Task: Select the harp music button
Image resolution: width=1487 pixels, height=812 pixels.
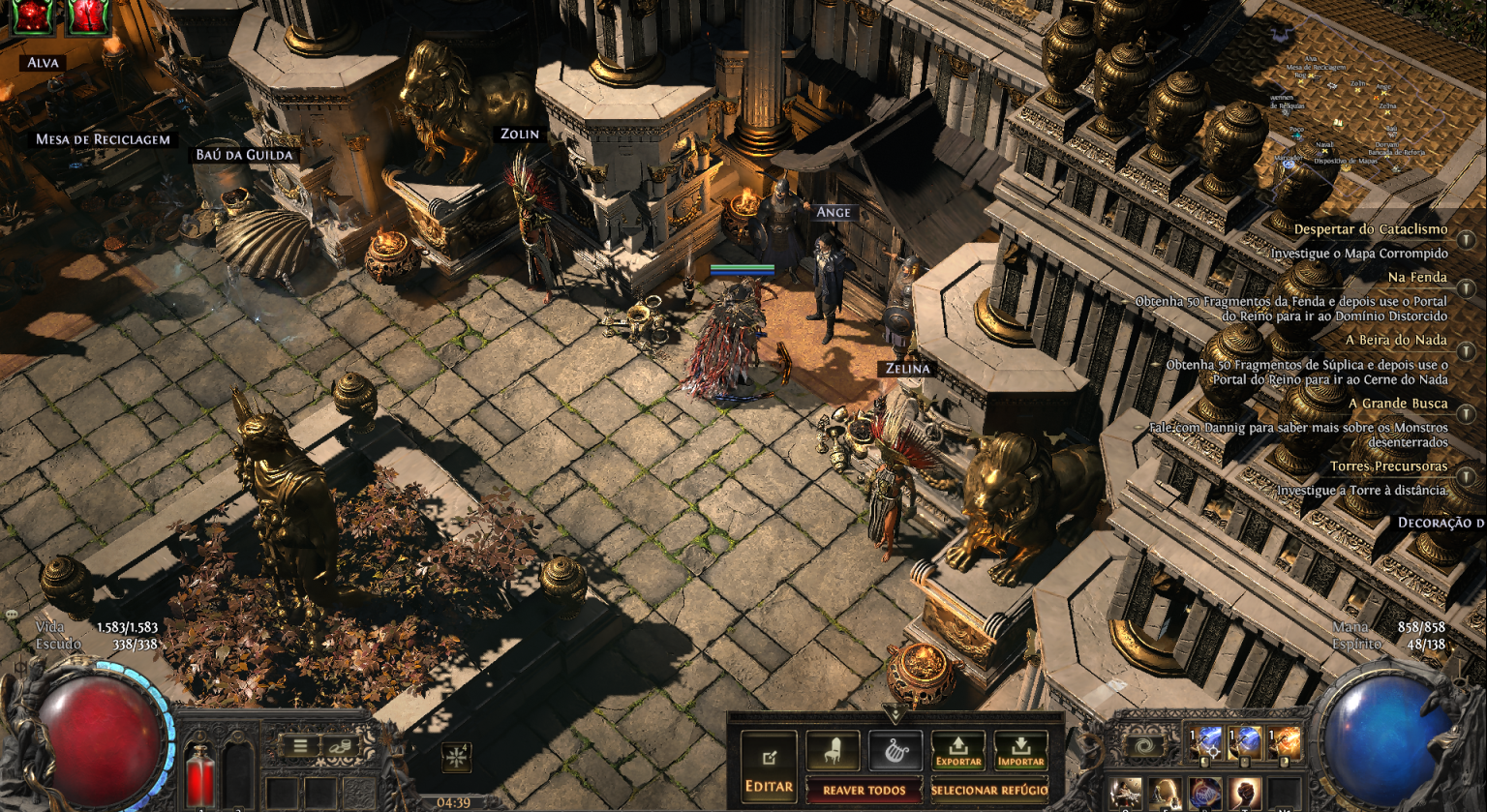Action: tap(895, 751)
